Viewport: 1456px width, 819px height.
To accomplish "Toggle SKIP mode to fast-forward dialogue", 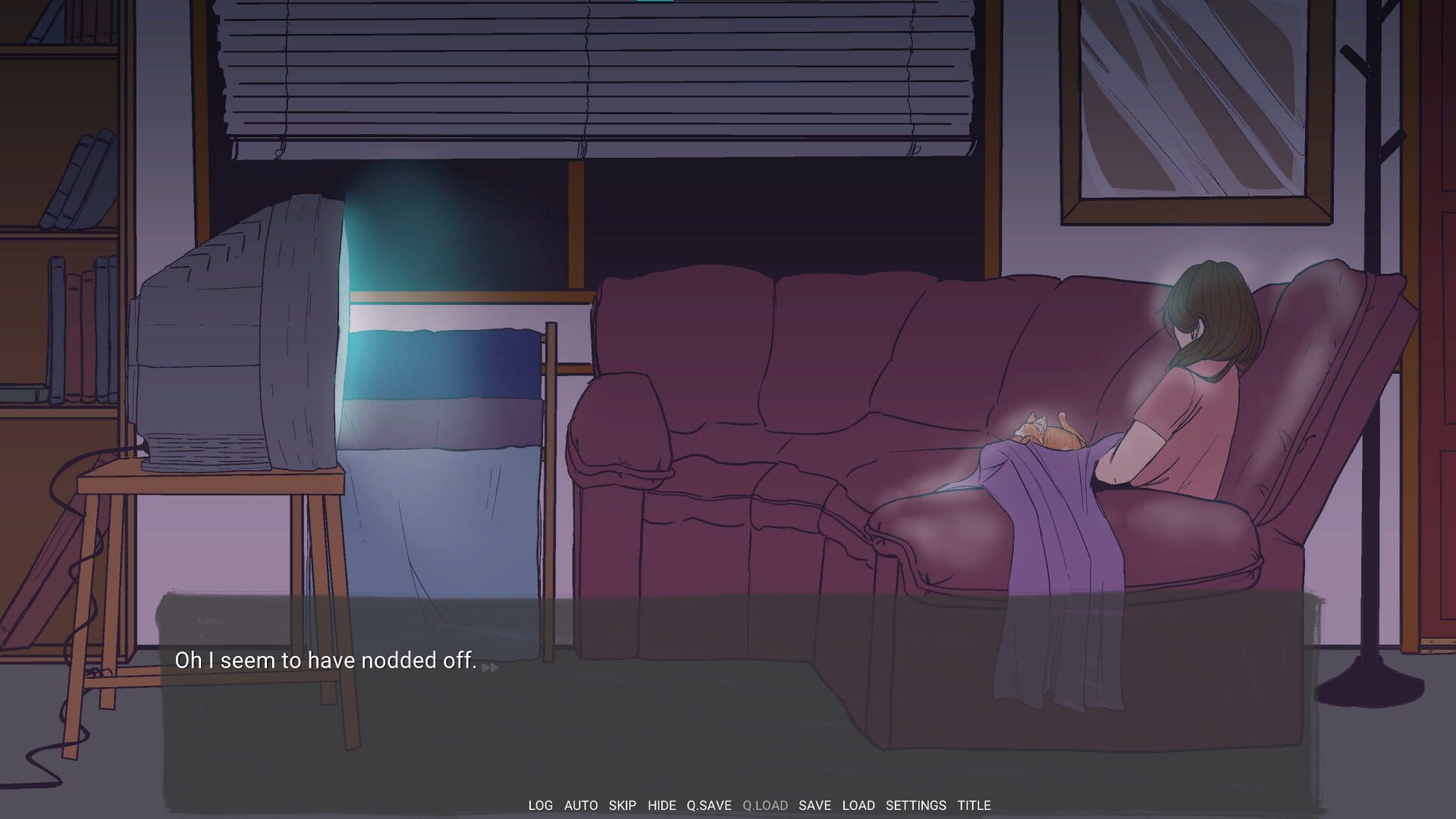I will (621, 805).
